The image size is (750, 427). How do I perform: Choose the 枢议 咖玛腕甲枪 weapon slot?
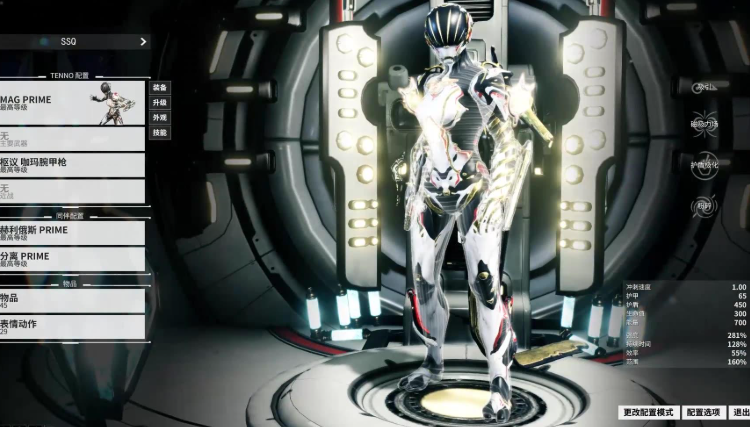click(x=72, y=164)
